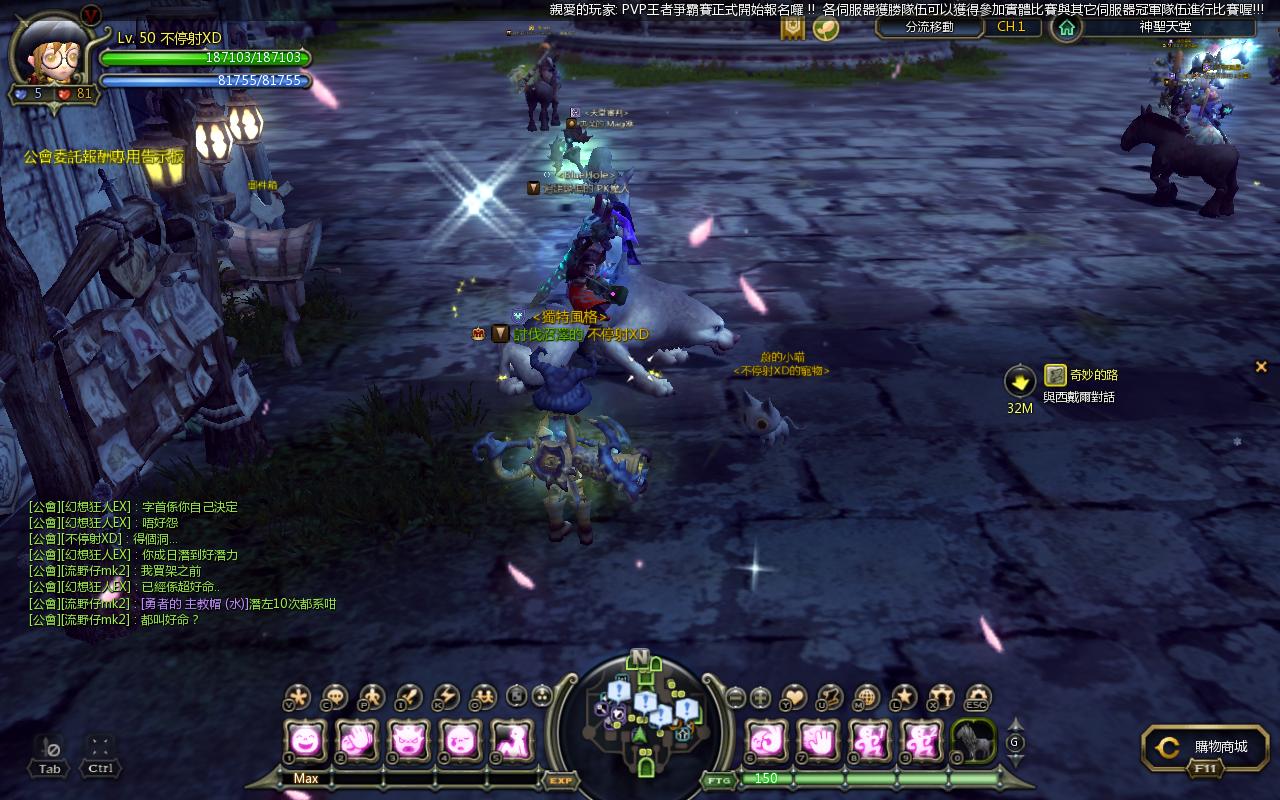Viewport: 1280px width, 800px height.
Task: Trigger the crying face emote in slot 4
Action: click(x=461, y=741)
